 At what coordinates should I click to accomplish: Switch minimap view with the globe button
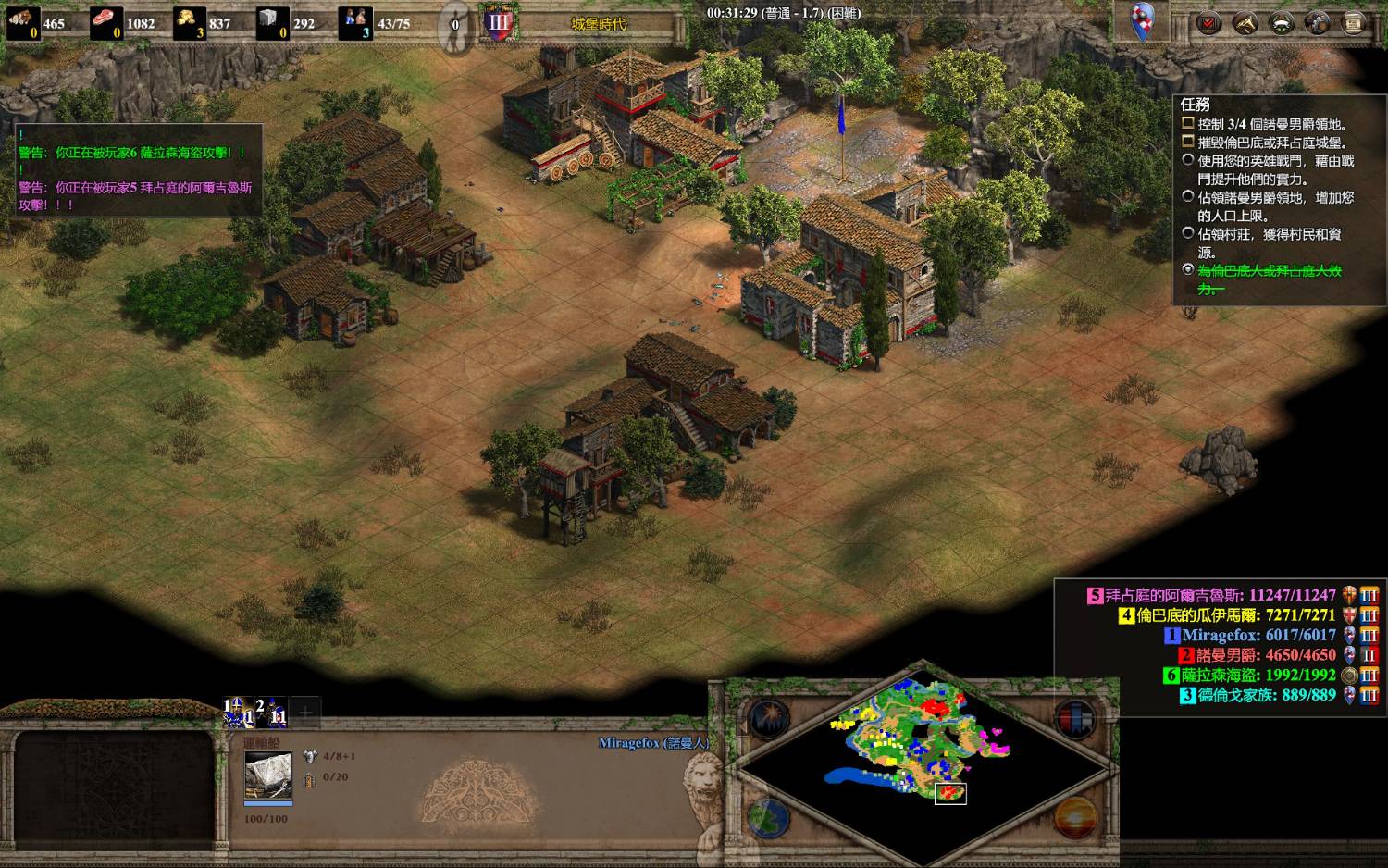point(767,817)
